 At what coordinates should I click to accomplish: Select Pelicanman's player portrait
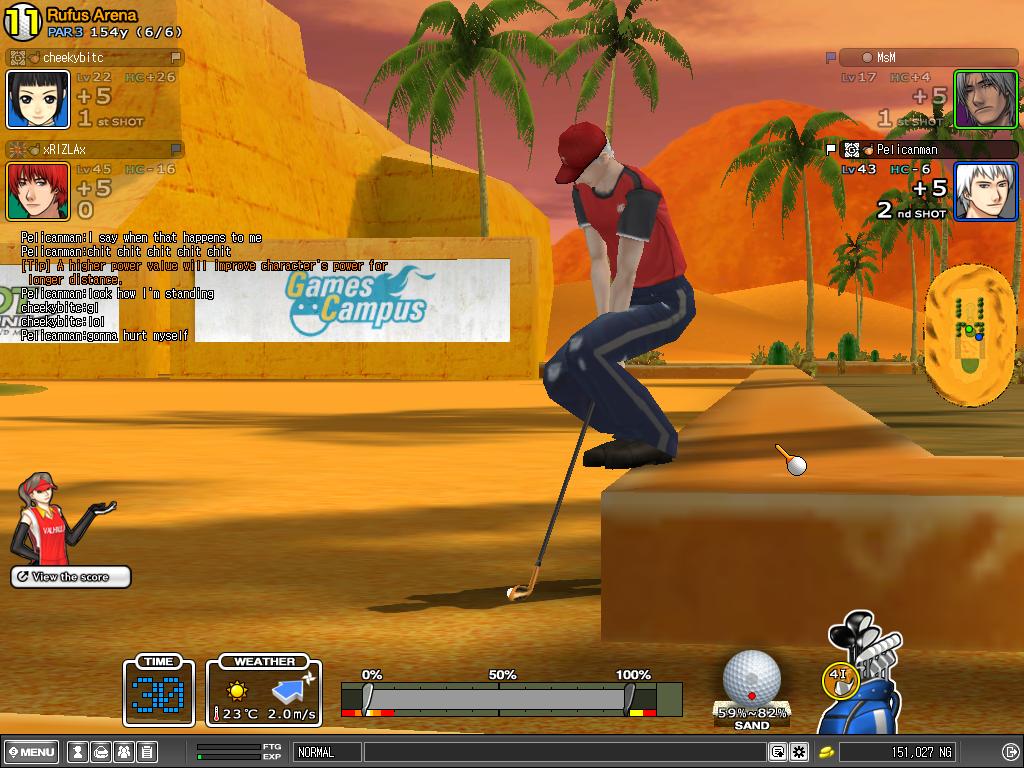pyautogui.click(x=985, y=191)
